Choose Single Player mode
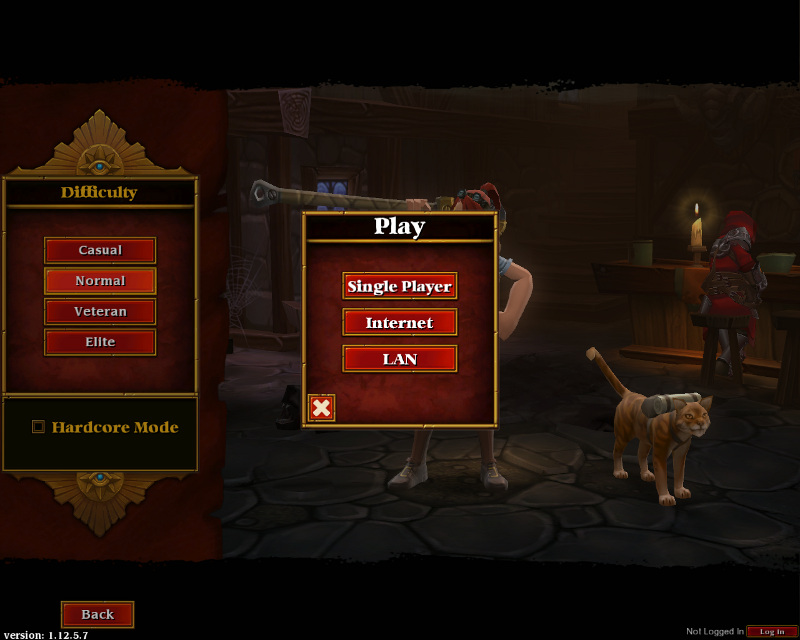 [399, 286]
